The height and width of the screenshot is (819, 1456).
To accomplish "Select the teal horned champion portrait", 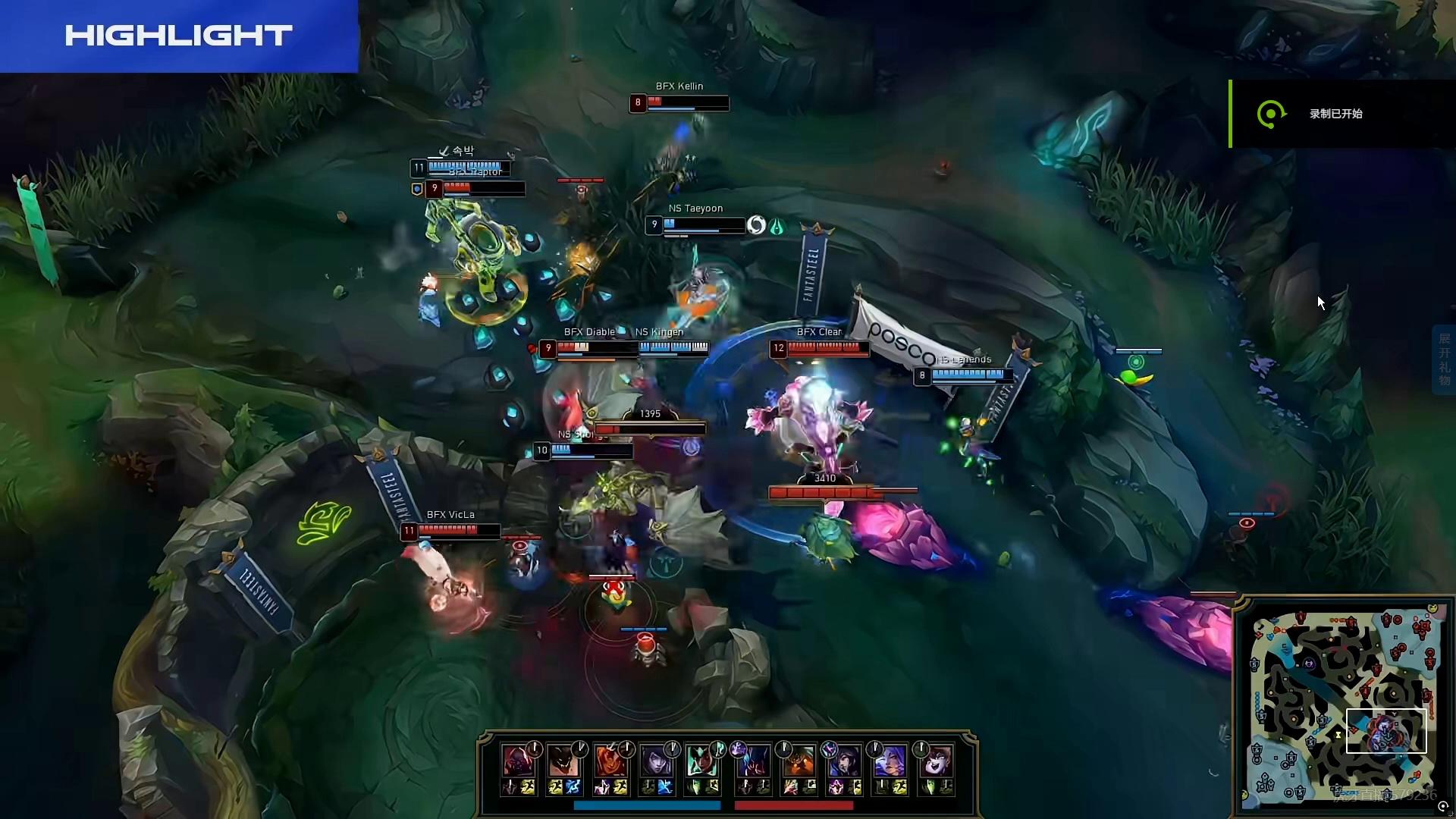I will click(x=701, y=761).
